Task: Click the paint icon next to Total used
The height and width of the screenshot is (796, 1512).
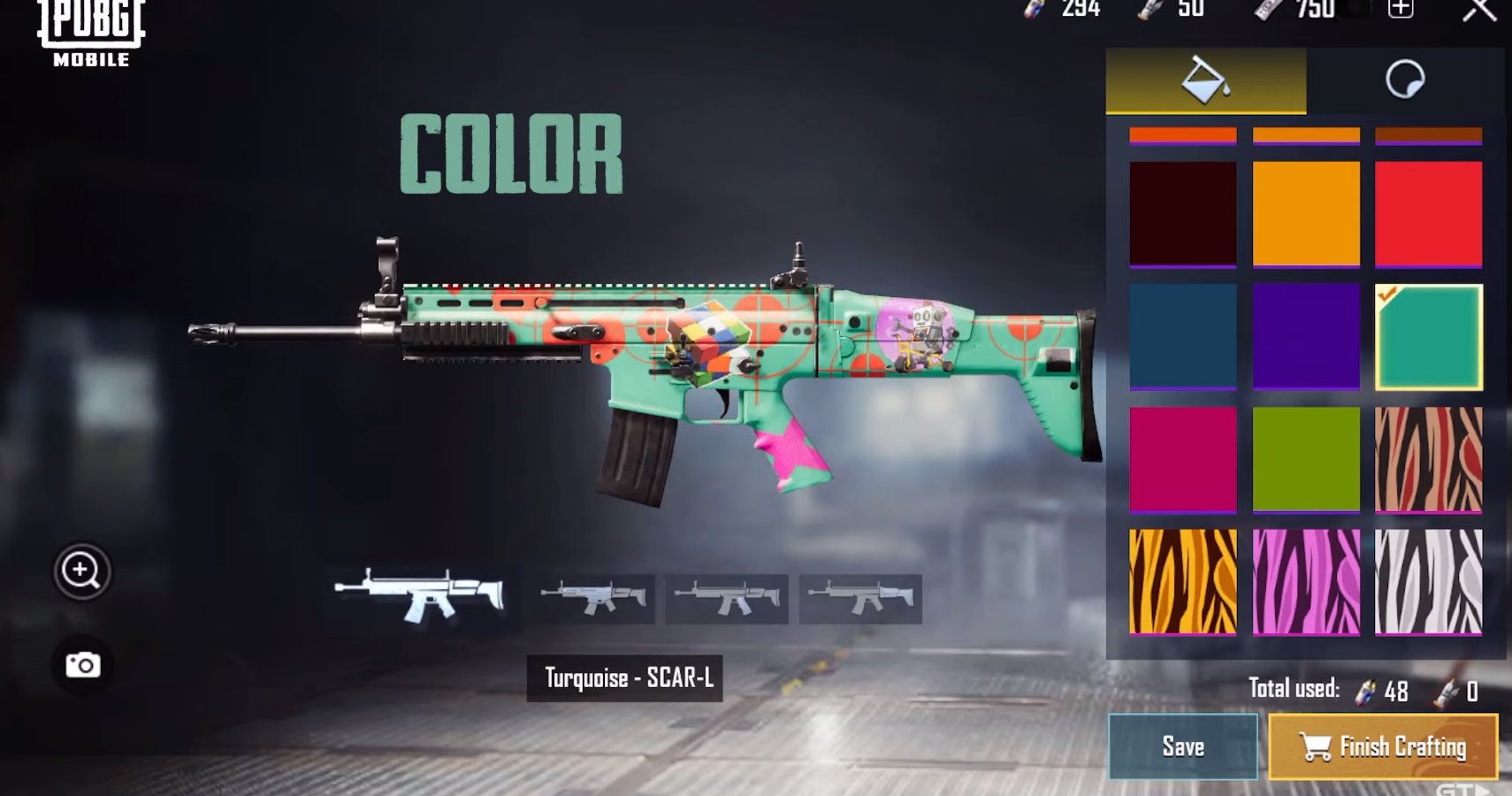Action: 1366,689
